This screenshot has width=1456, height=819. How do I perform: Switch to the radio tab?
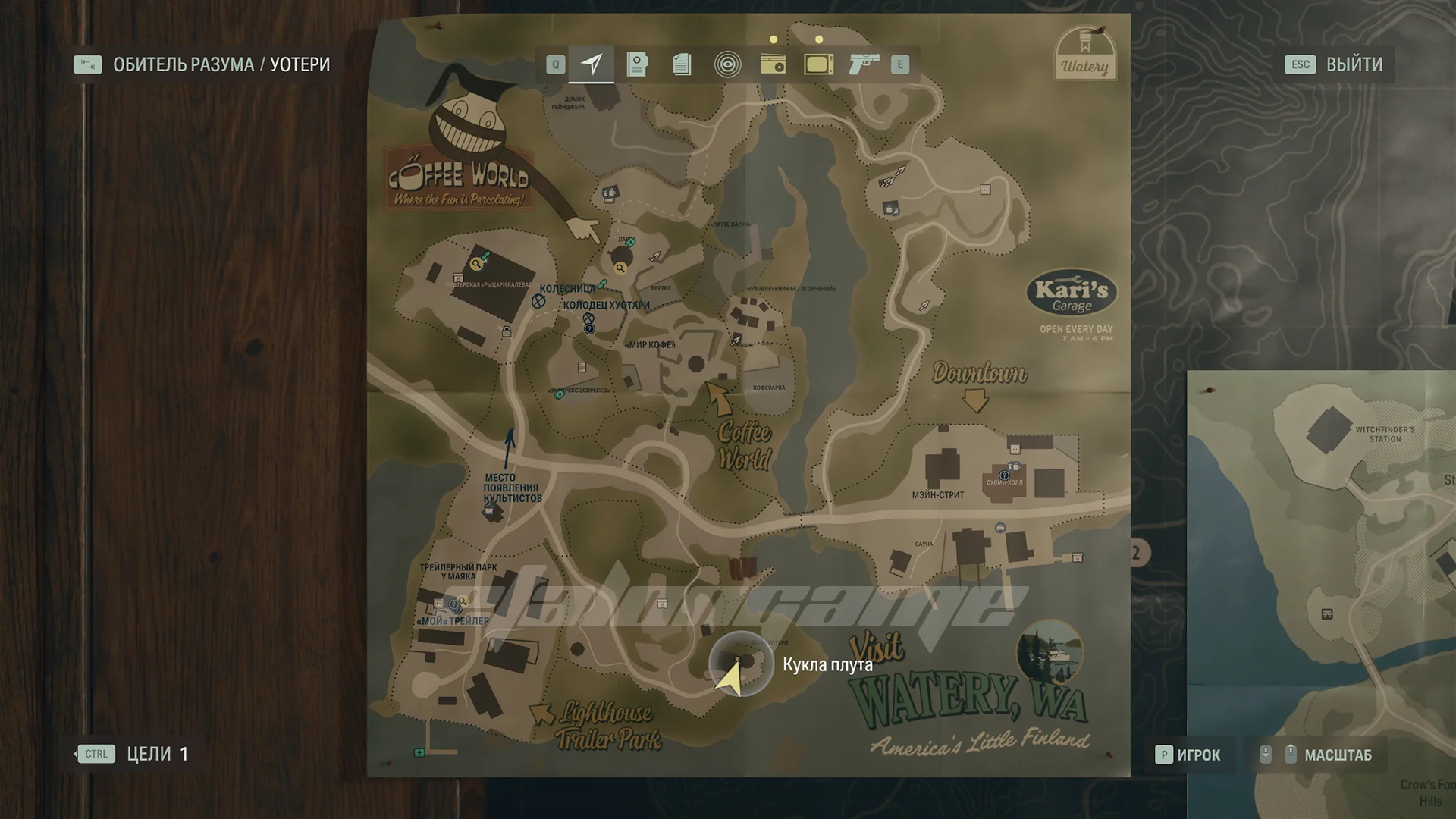pyautogui.click(x=773, y=64)
